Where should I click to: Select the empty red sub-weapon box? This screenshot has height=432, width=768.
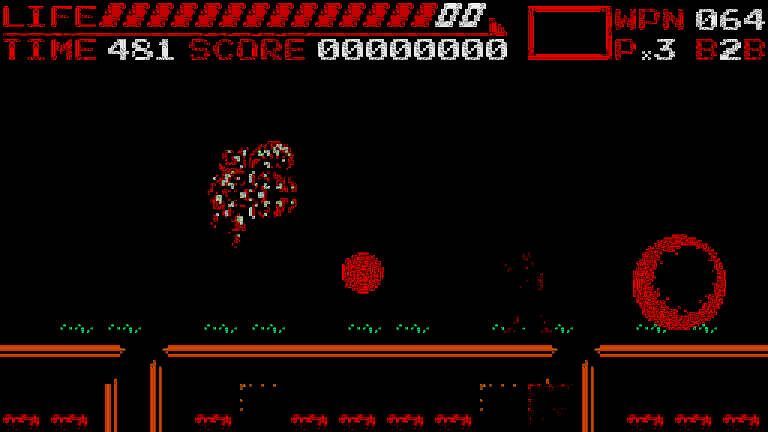tap(568, 33)
